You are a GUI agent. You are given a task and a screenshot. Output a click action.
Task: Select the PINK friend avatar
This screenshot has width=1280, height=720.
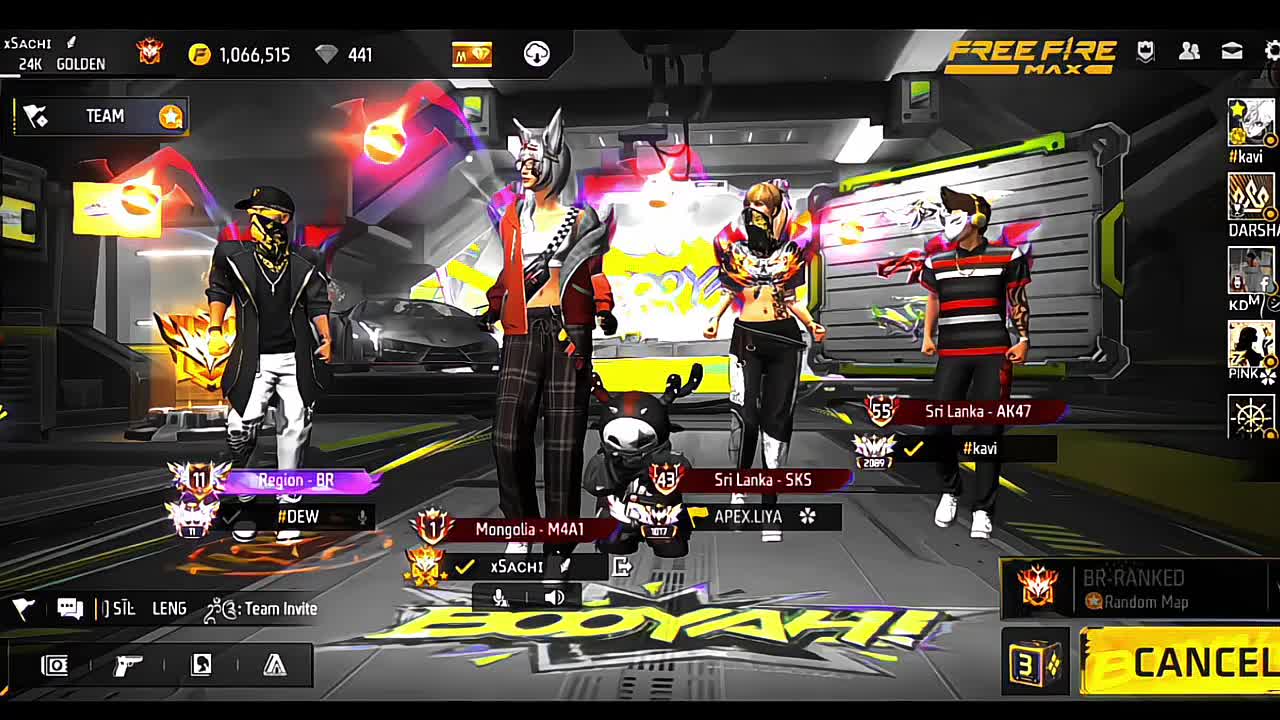[1250, 344]
